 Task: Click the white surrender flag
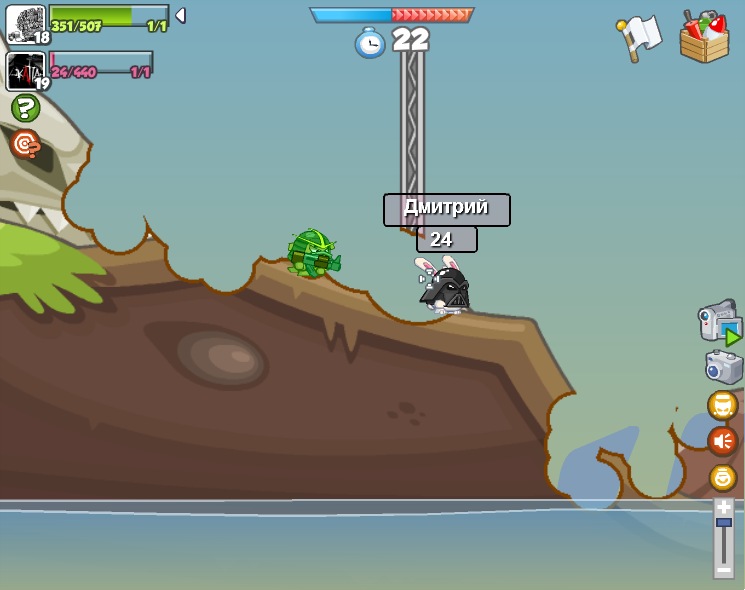point(640,37)
